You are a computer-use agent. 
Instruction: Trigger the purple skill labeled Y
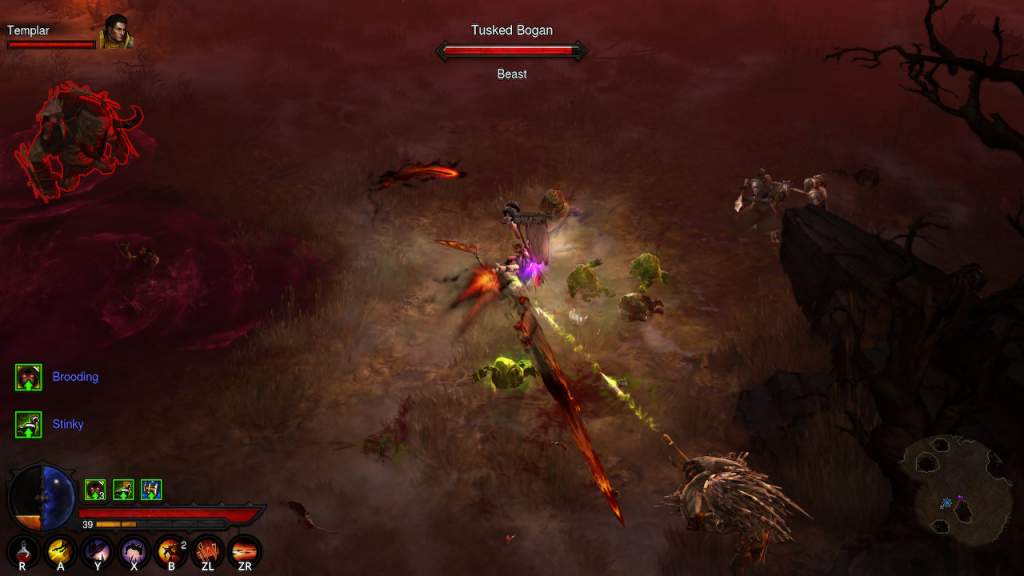pos(97,550)
